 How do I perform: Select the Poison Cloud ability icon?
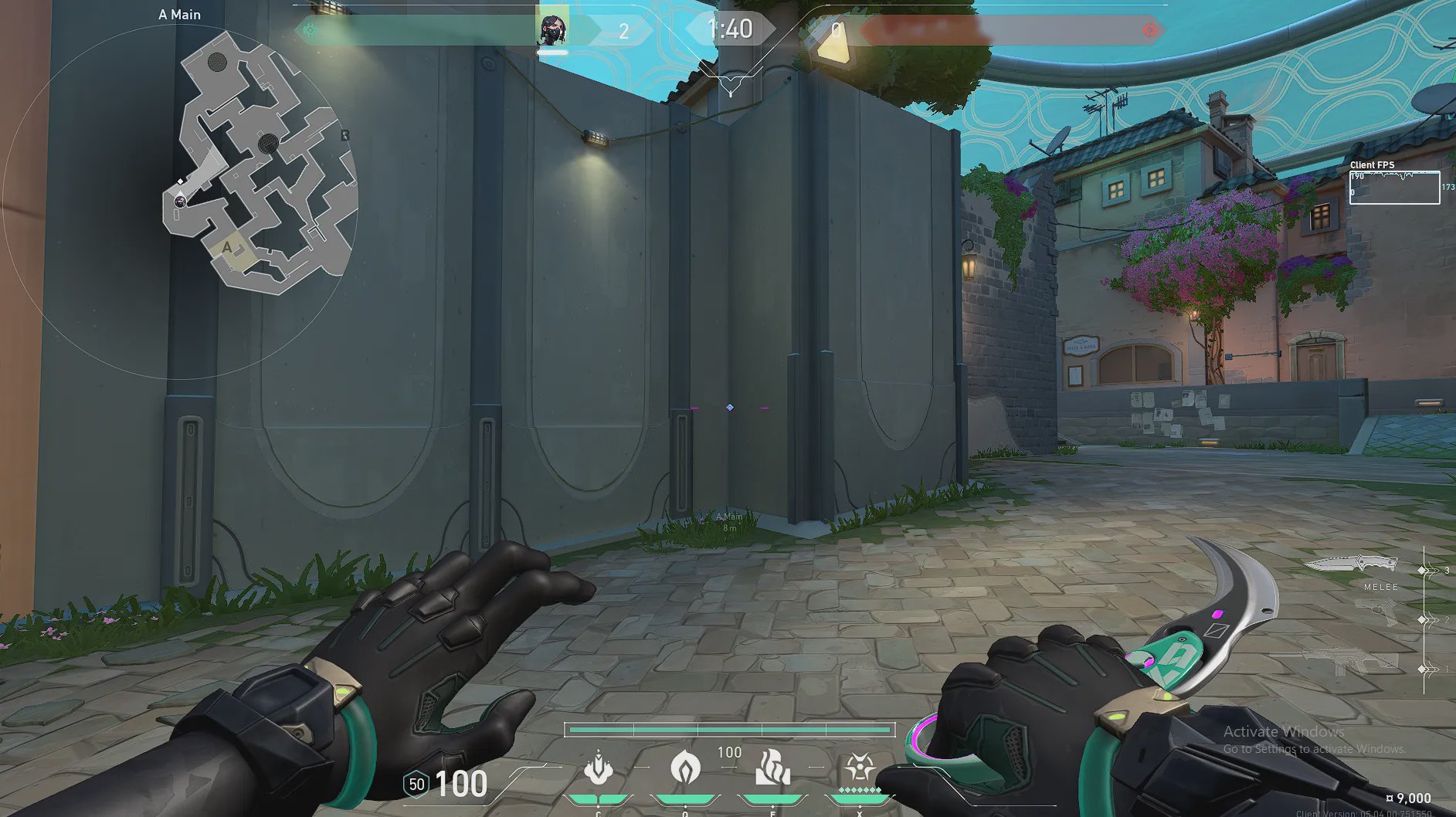(685, 768)
